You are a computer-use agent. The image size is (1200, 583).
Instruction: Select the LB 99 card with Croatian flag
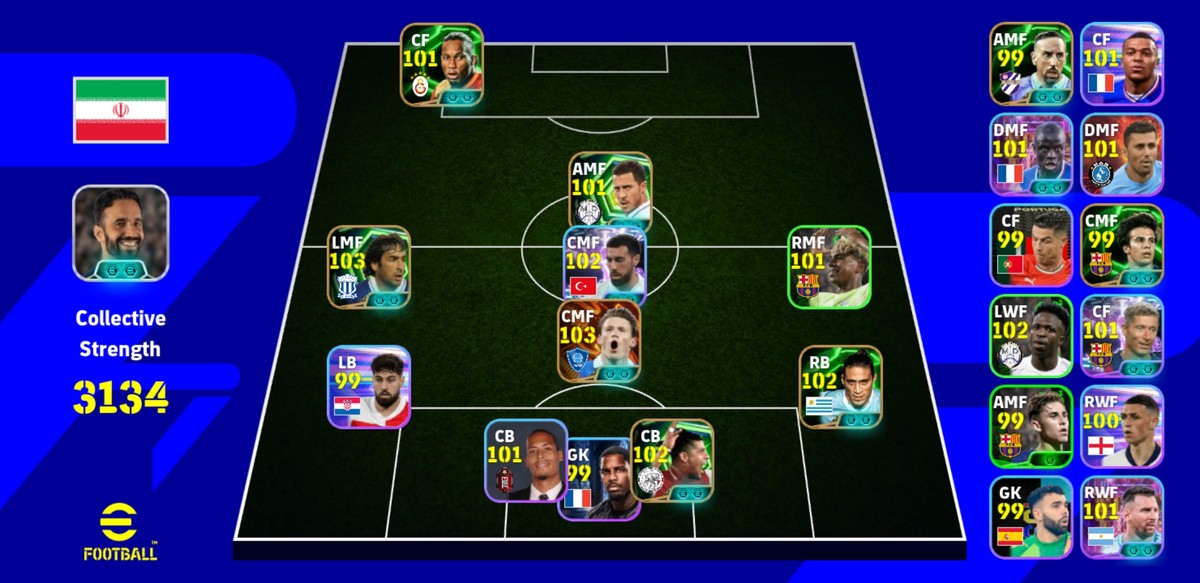(x=369, y=387)
